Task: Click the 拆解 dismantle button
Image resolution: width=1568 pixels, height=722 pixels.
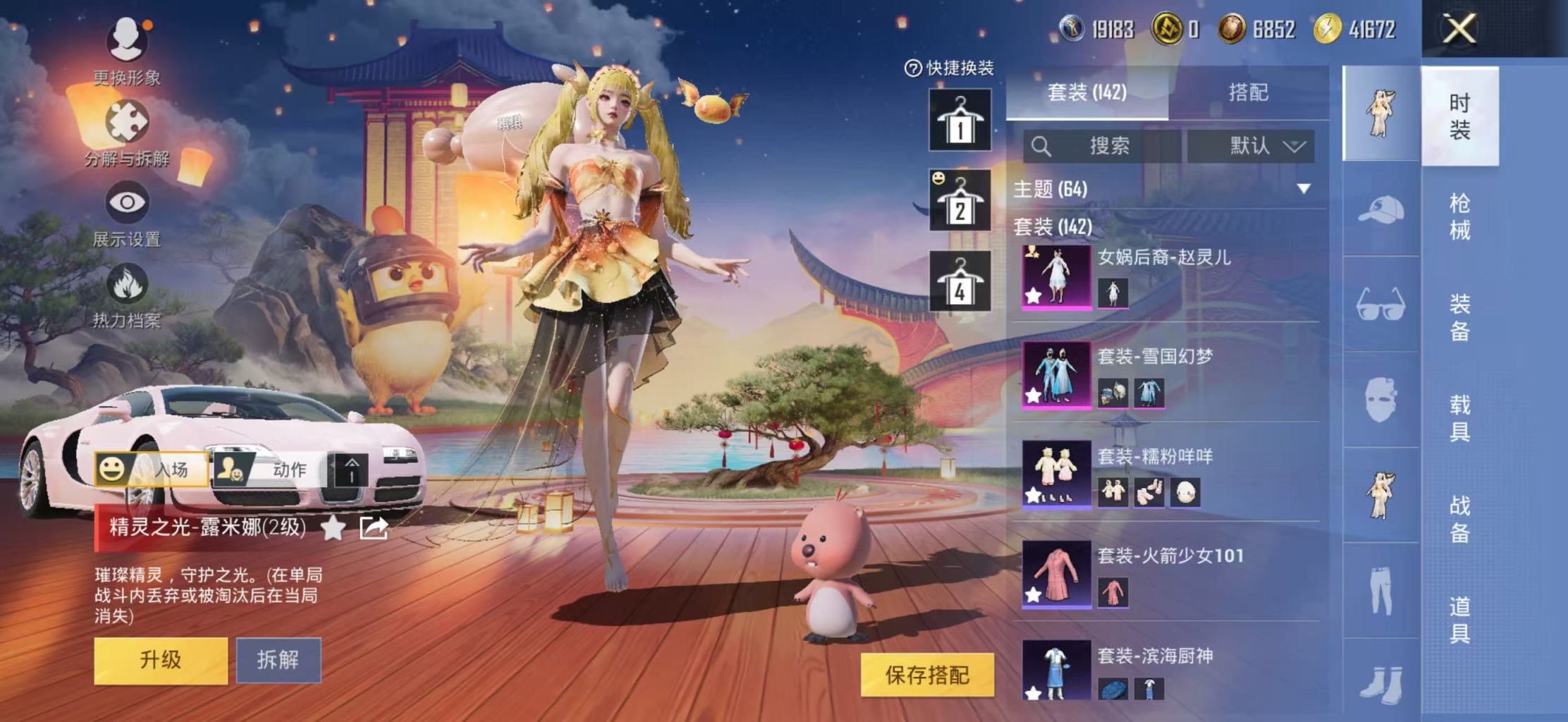Action: pos(278,661)
